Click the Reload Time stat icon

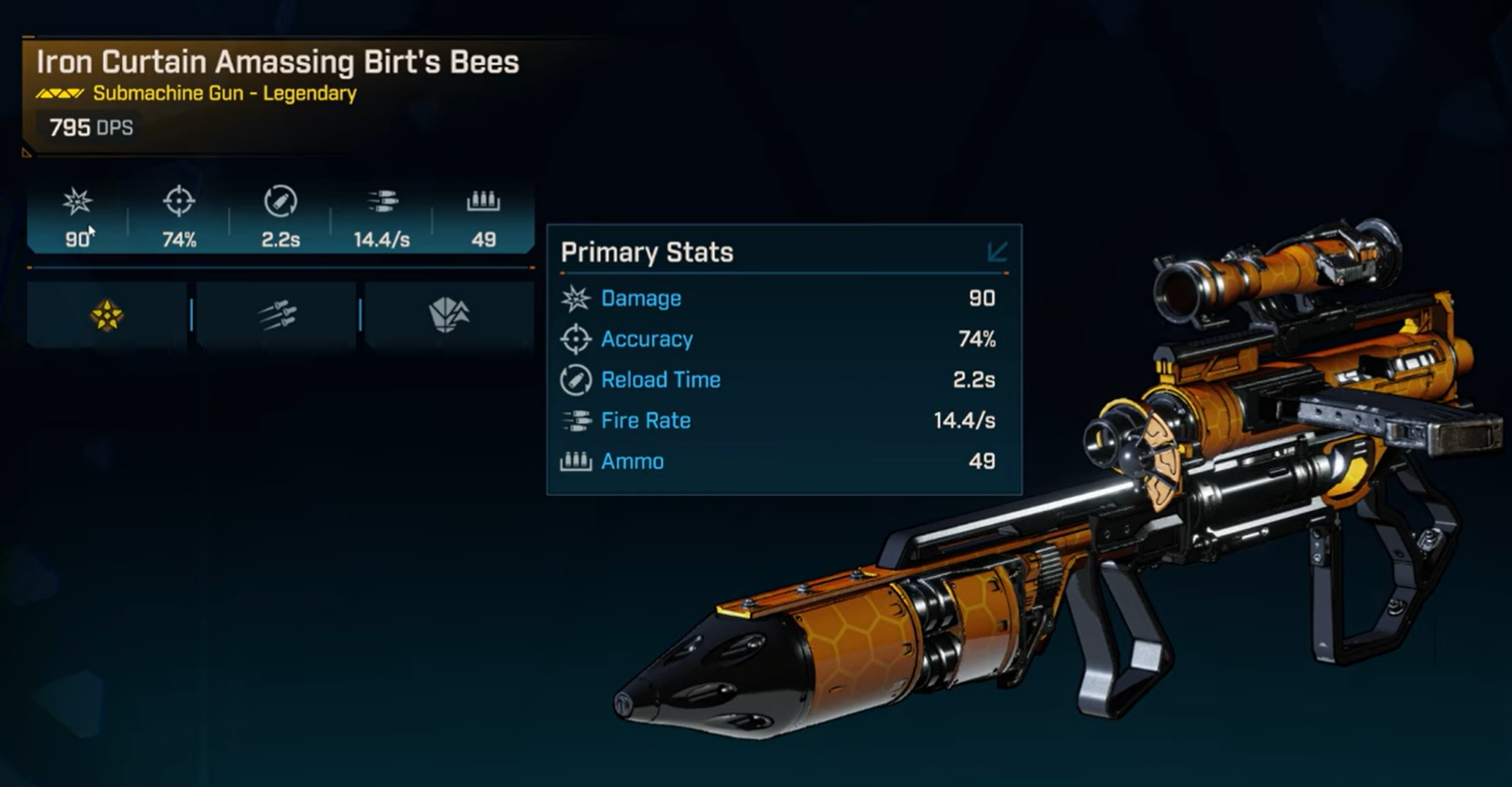(x=280, y=201)
